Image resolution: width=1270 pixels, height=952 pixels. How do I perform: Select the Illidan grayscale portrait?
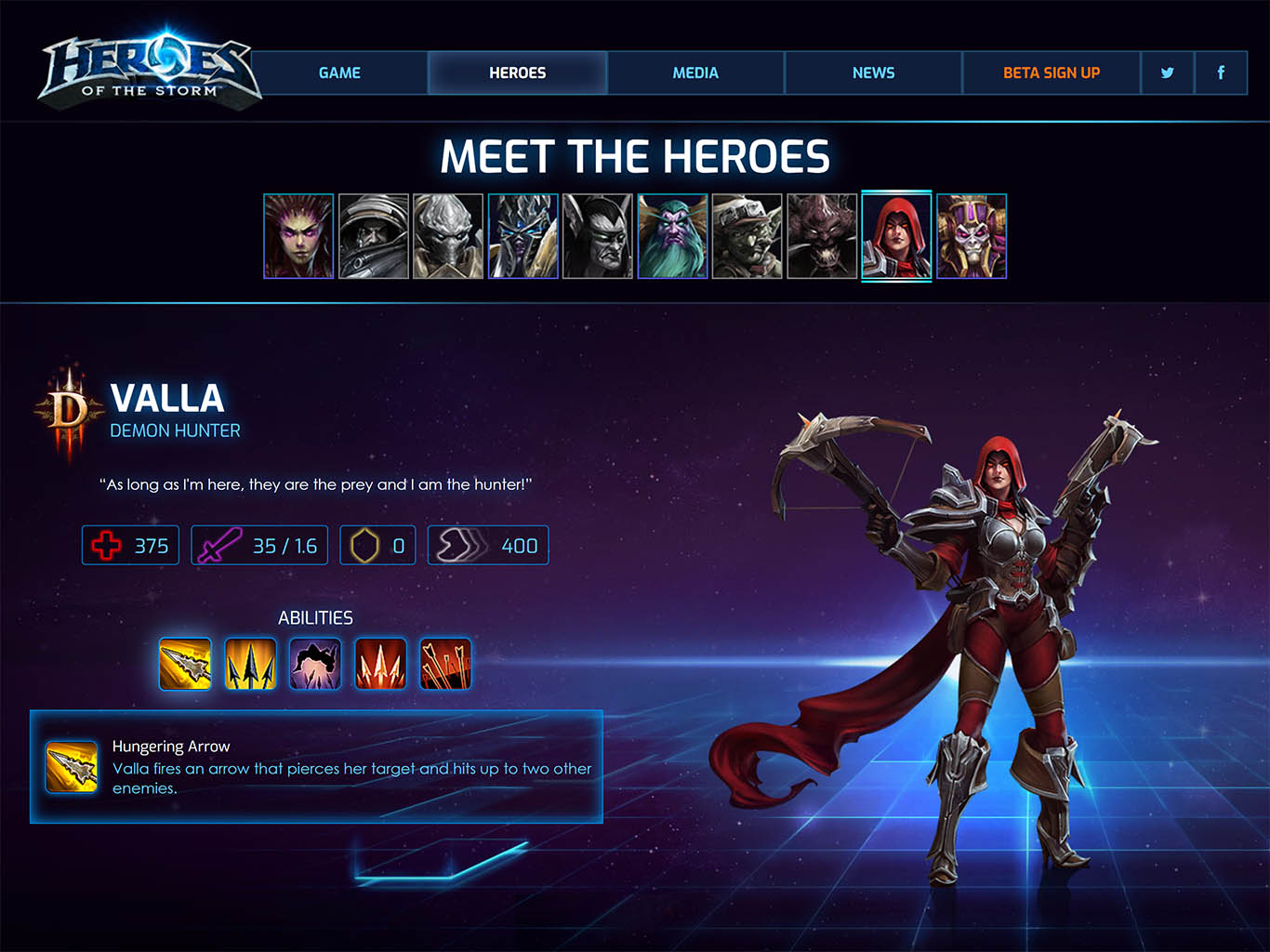point(598,236)
